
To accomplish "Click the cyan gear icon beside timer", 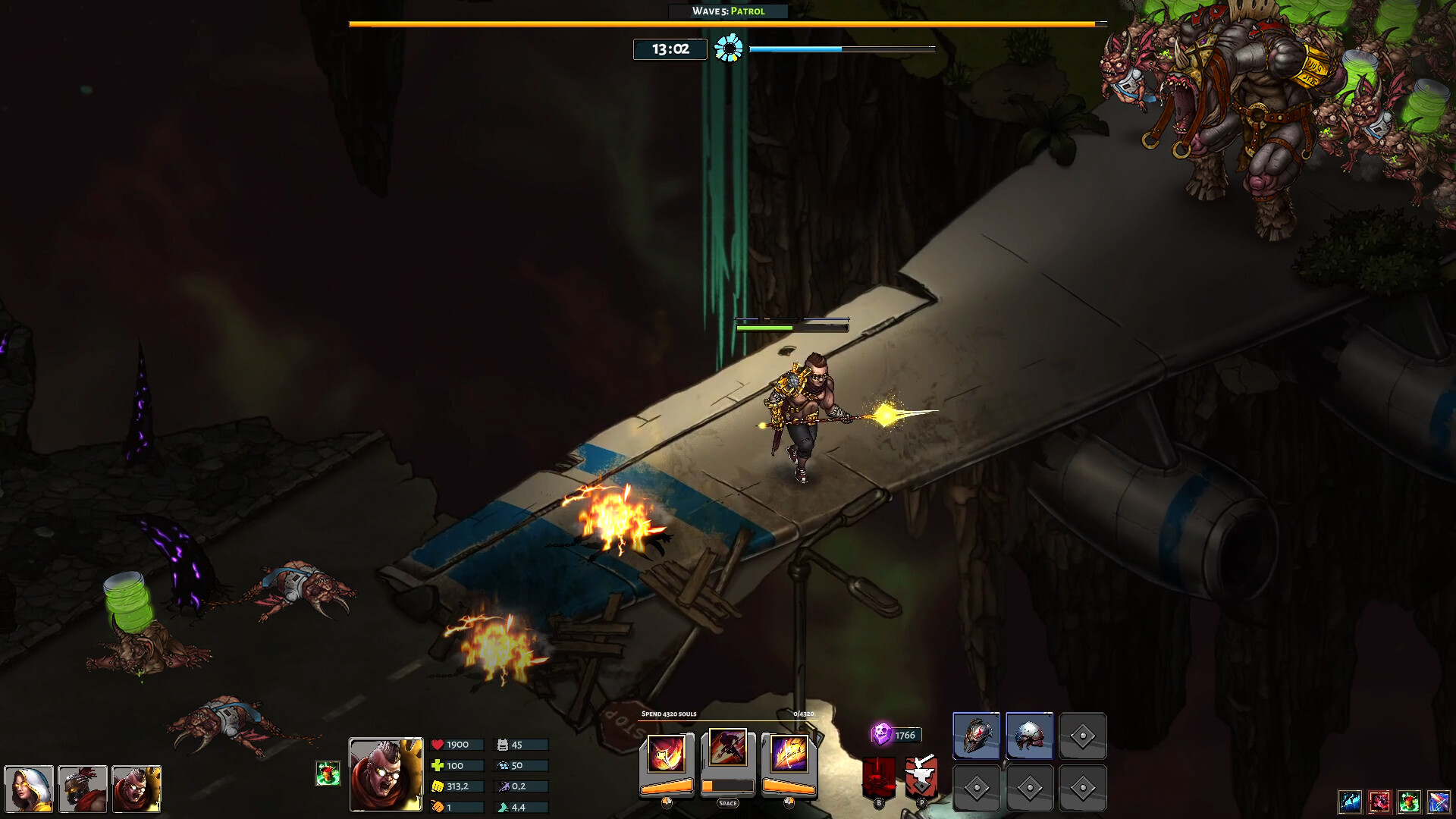I will (x=729, y=49).
